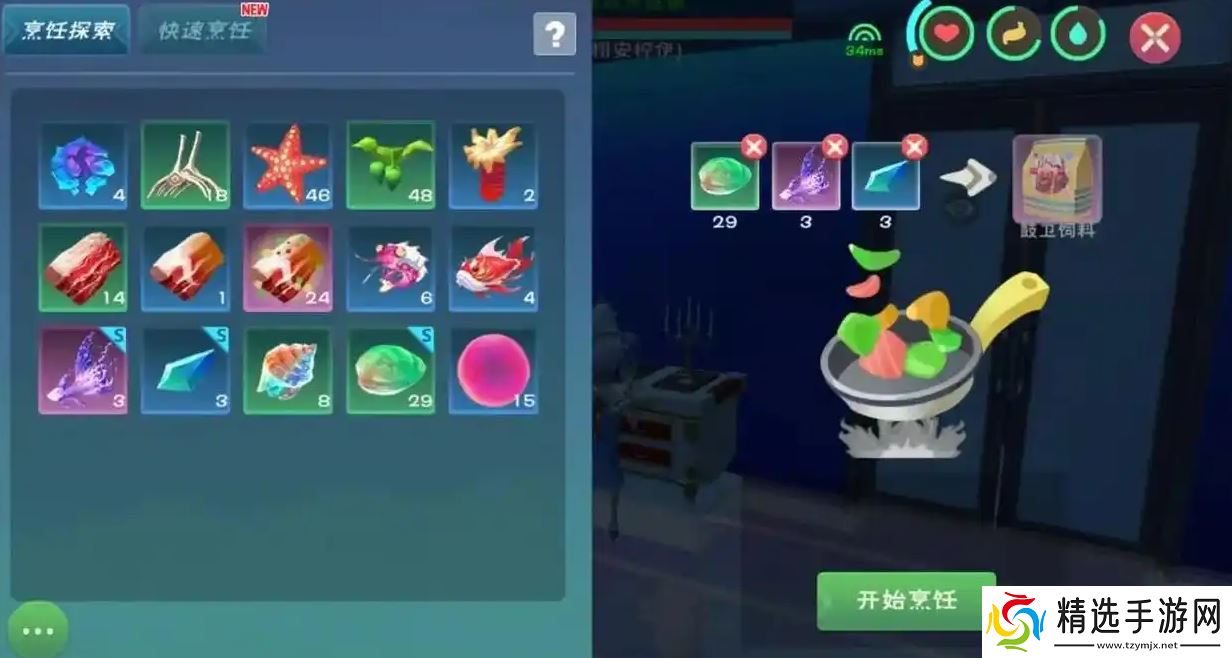1232x658 pixels.
Task: Start cooking with 开始烹饪 button
Action: (x=906, y=600)
